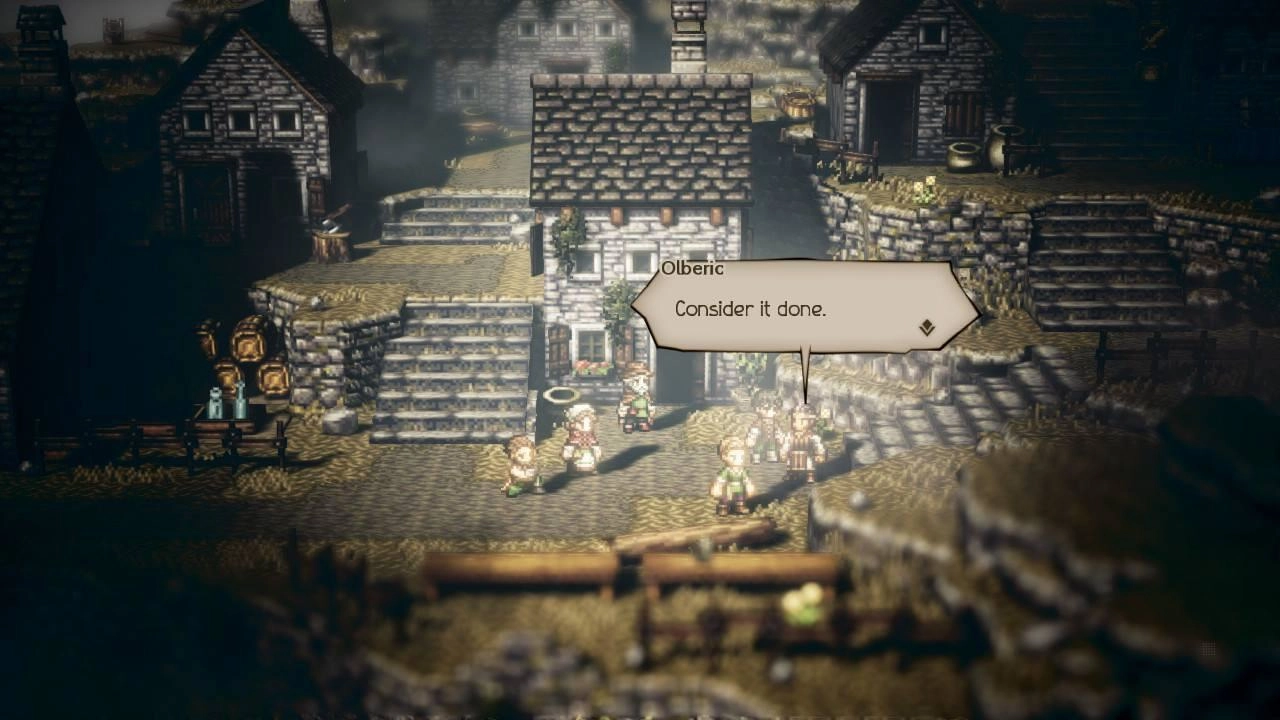Screen dimensions: 1280x720
Task: Select the chimney atop the stone house
Action: click(x=687, y=38)
